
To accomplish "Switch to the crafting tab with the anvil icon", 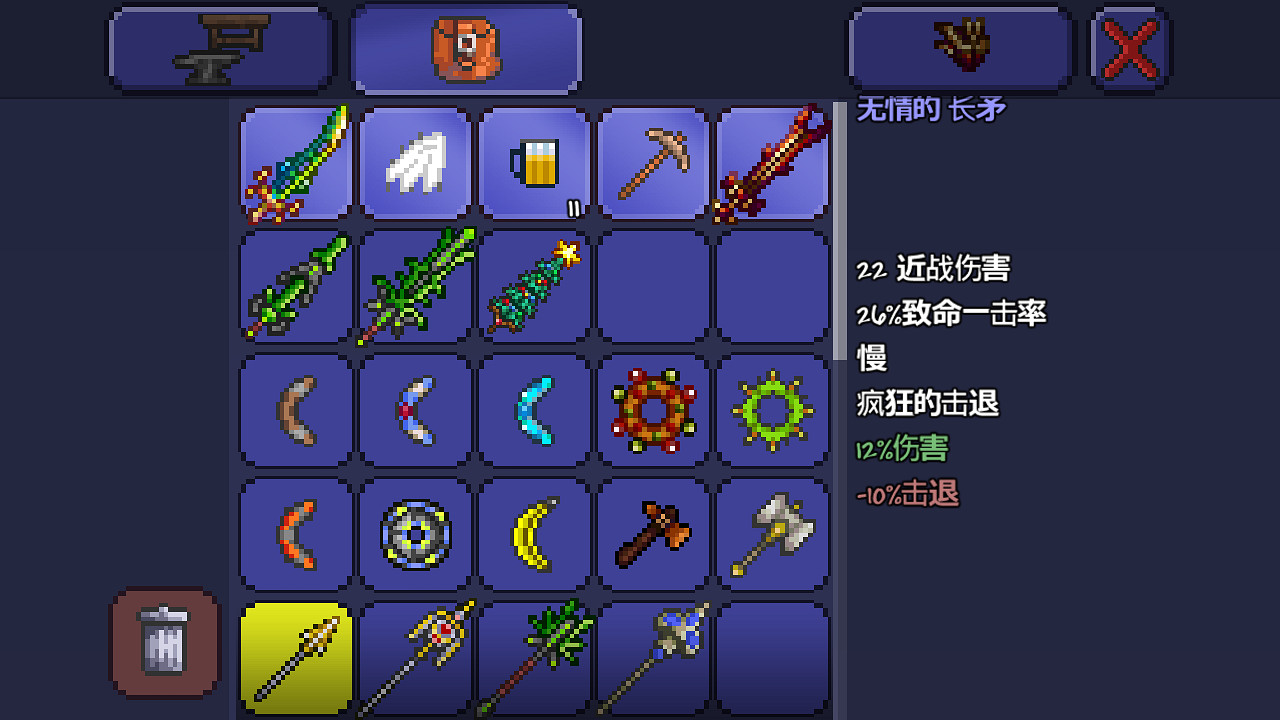I will click(x=220, y=47).
